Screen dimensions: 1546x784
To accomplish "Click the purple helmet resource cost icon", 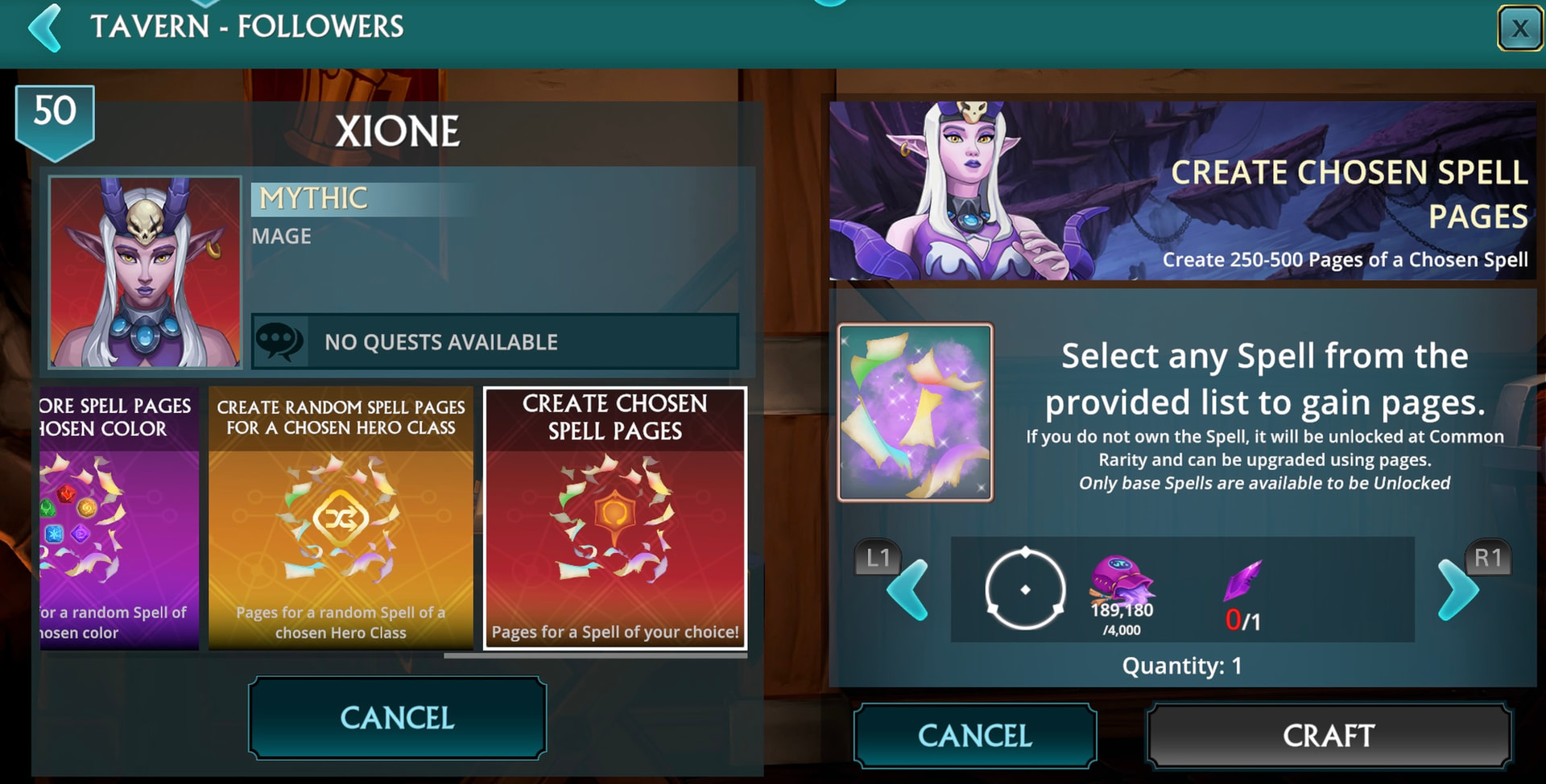I will click(x=1122, y=580).
